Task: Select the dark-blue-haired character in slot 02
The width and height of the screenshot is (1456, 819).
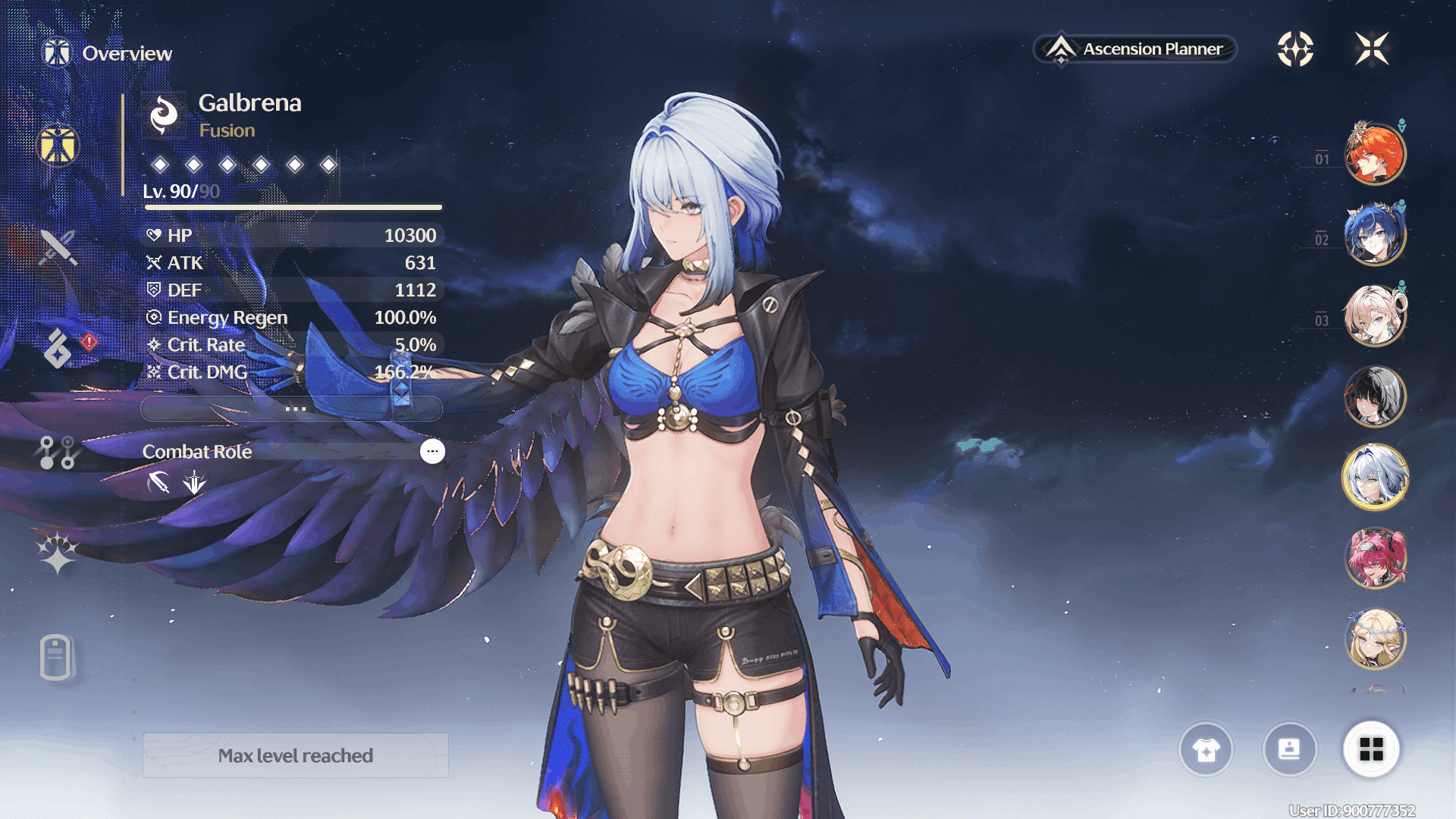Action: click(x=1374, y=235)
